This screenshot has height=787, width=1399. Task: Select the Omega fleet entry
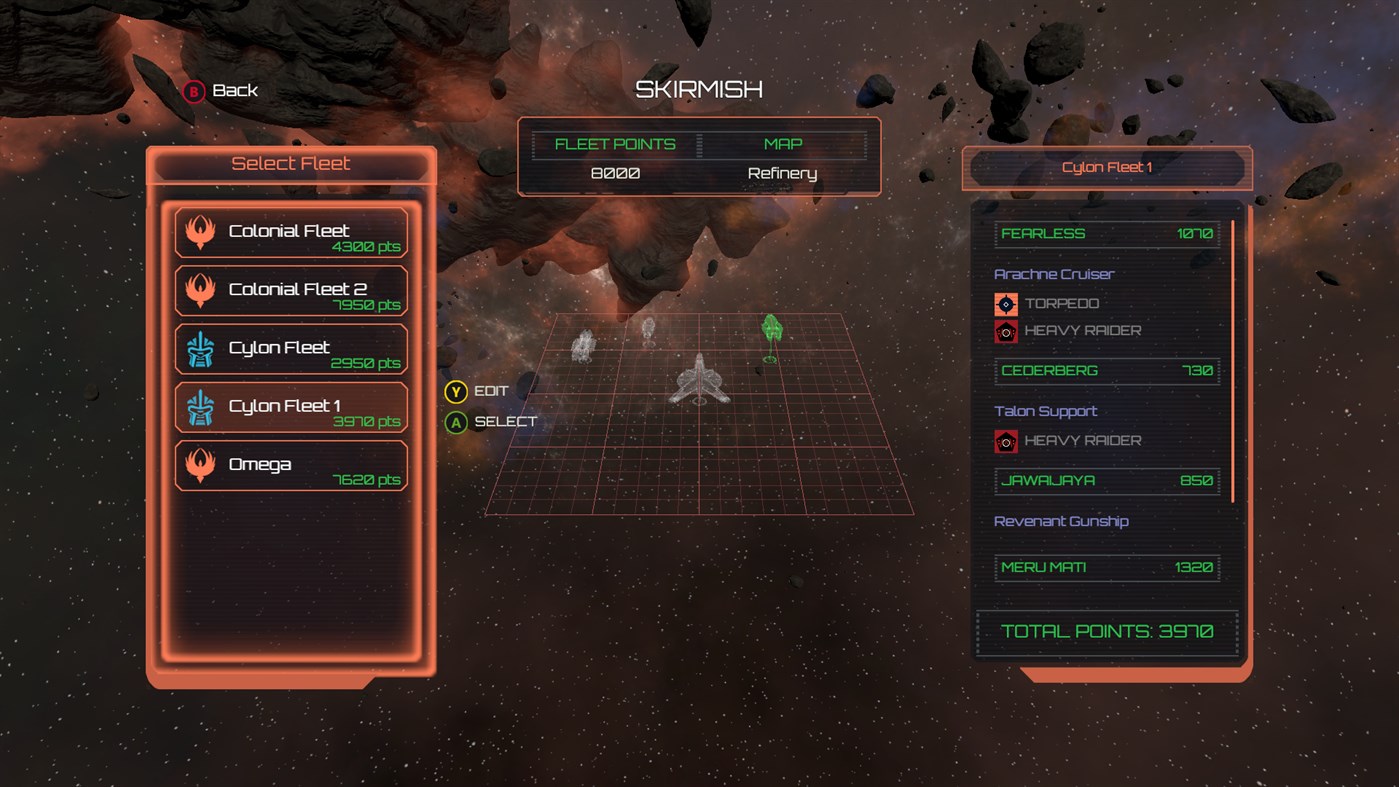click(291, 465)
